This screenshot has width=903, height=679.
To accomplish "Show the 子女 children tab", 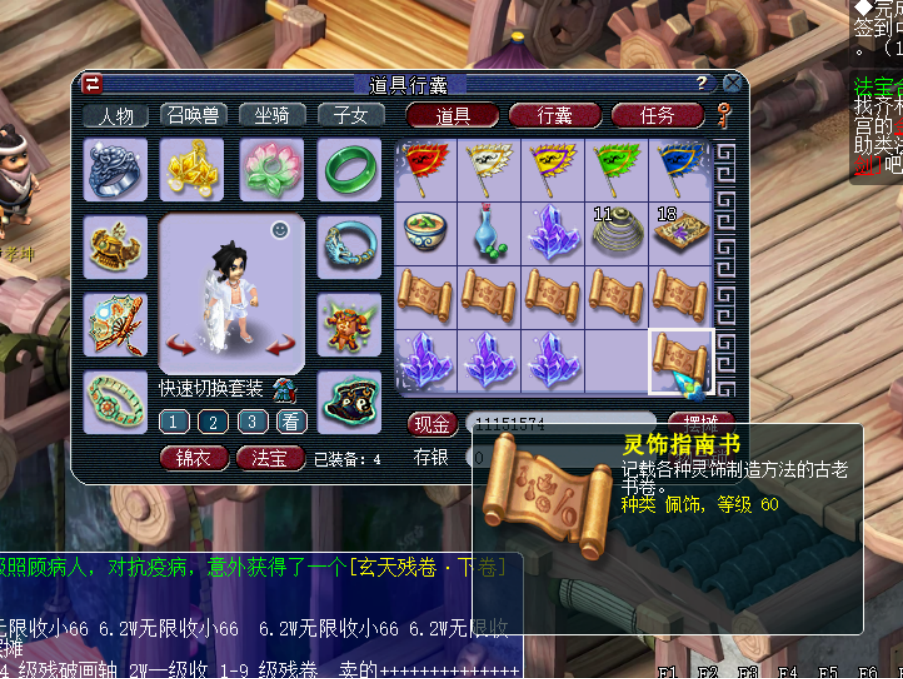I will (351, 116).
